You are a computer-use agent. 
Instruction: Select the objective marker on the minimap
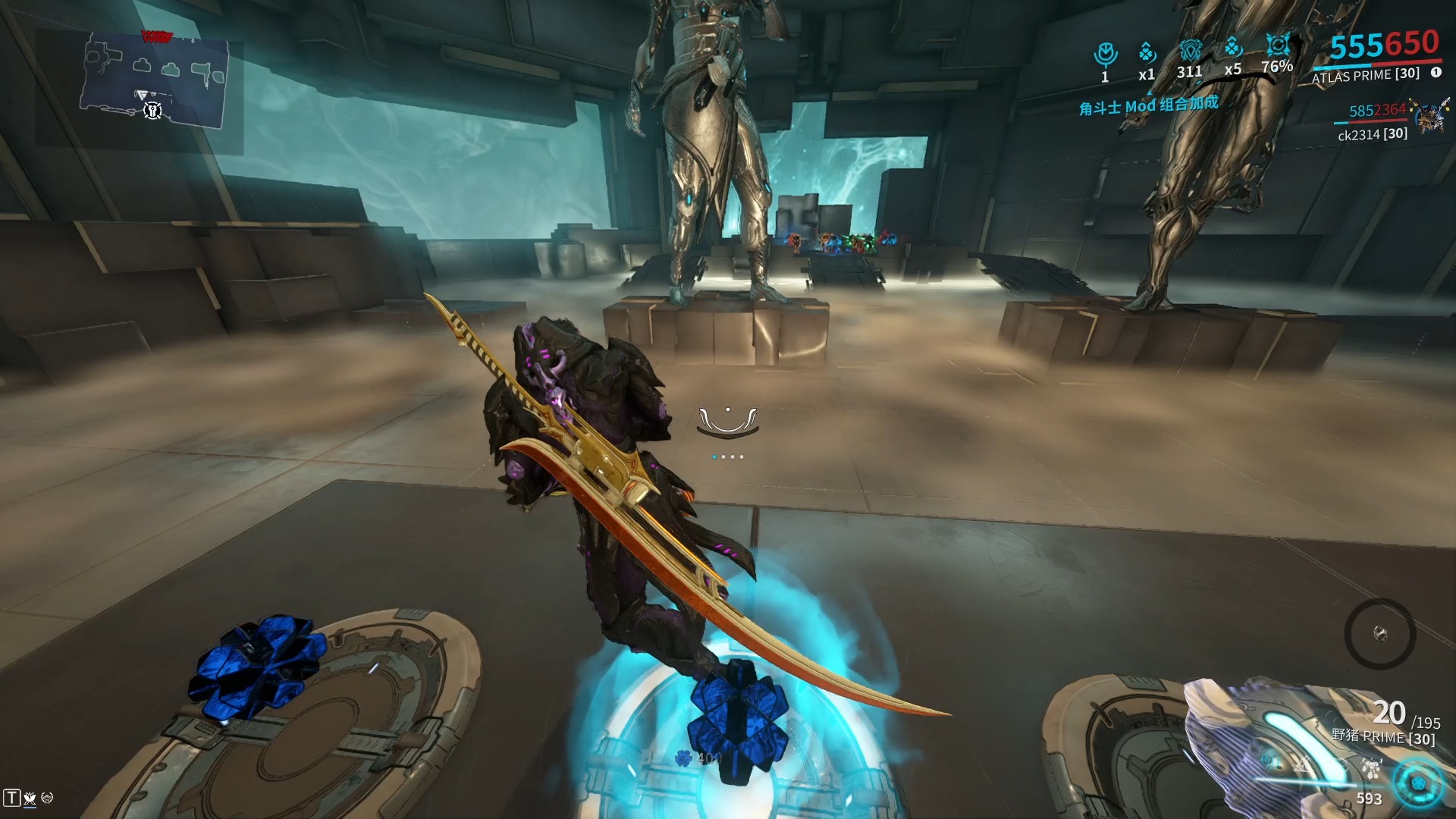point(152,111)
